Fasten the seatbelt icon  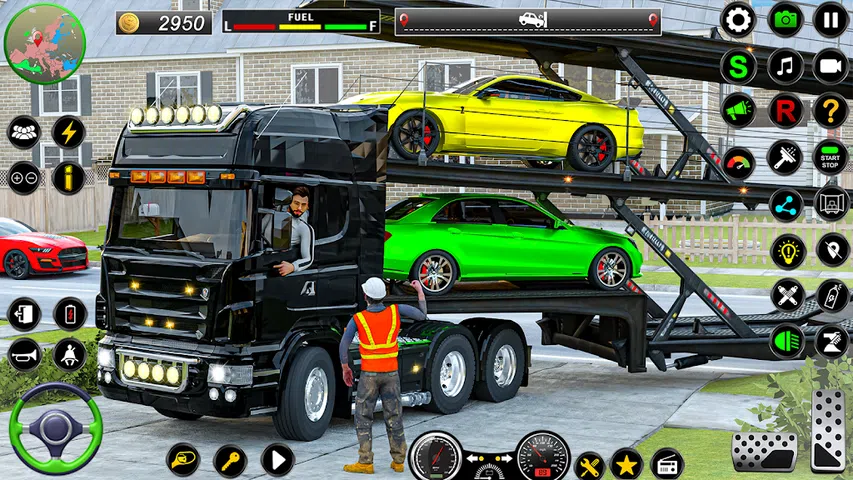pyautogui.click(x=69, y=354)
